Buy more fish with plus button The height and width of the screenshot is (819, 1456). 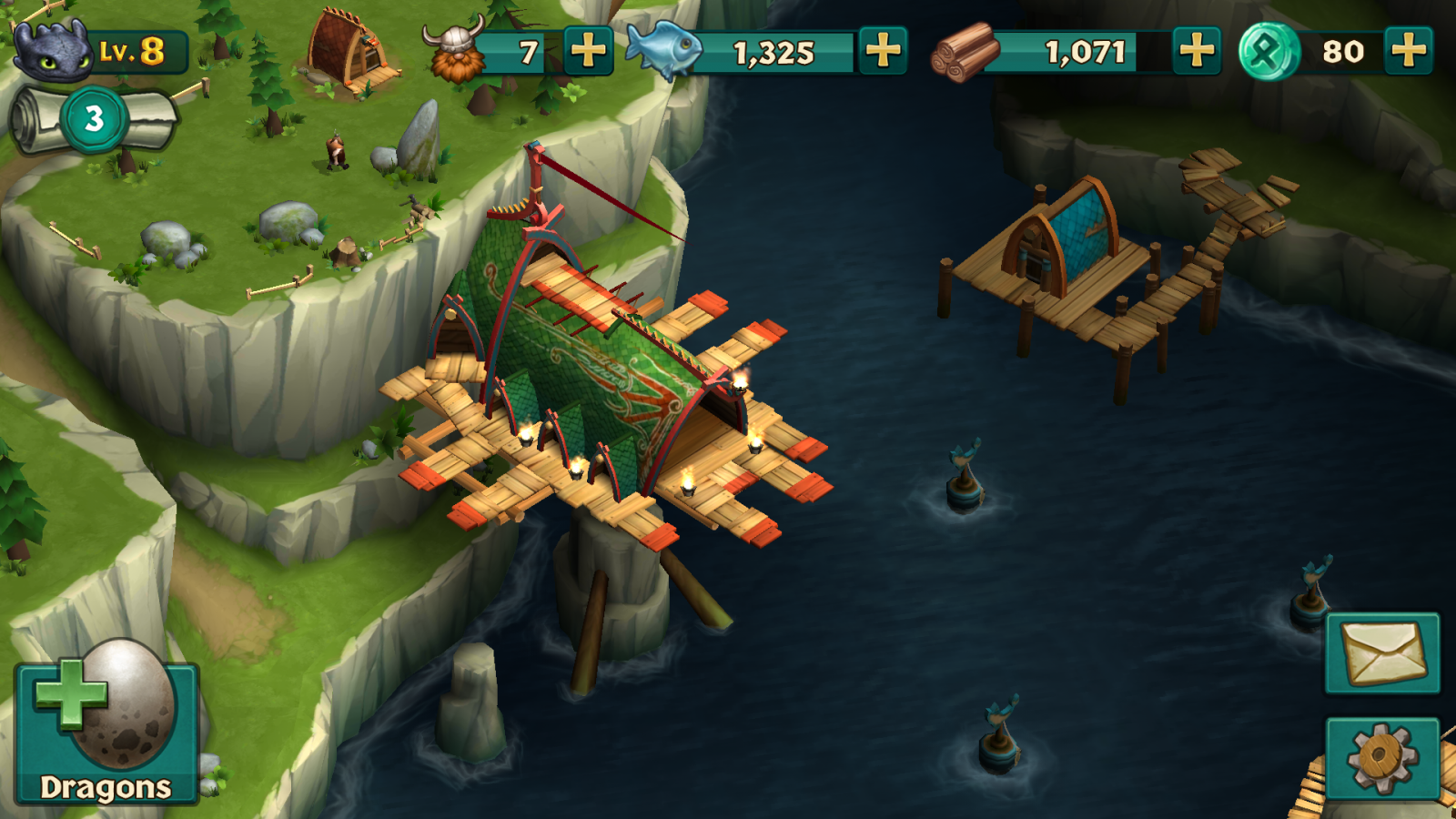[883, 51]
